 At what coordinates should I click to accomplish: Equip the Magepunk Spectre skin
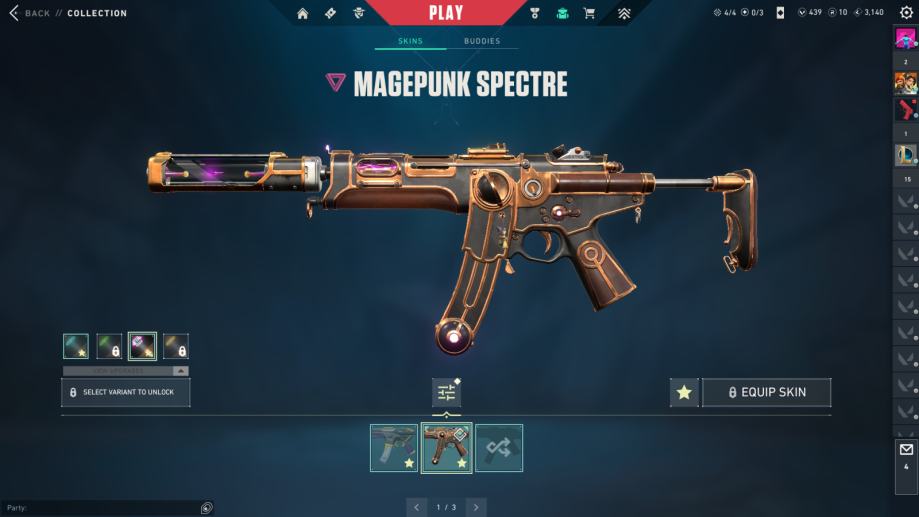click(x=766, y=393)
